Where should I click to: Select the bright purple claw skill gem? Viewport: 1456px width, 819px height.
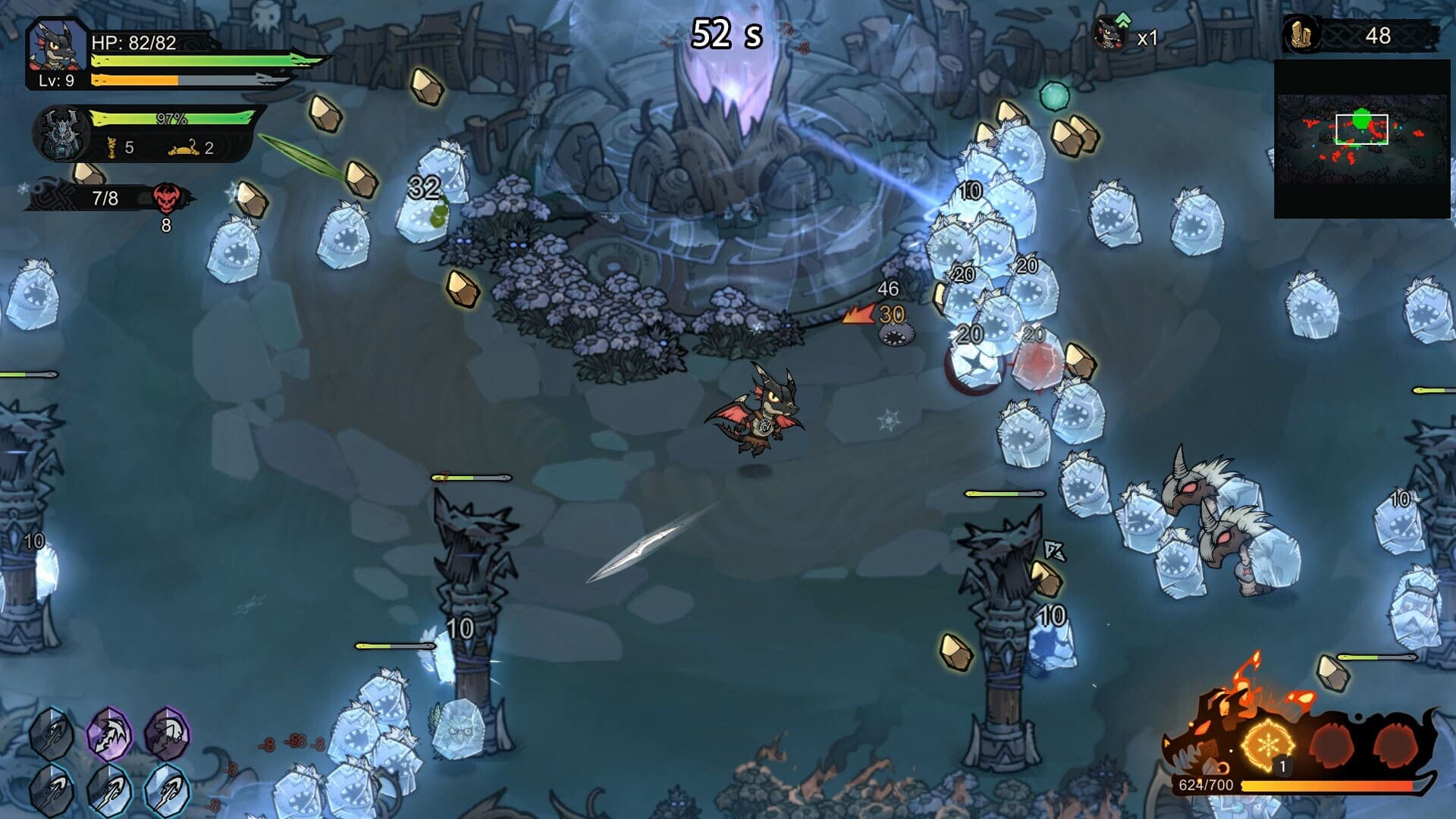click(x=110, y=733)
